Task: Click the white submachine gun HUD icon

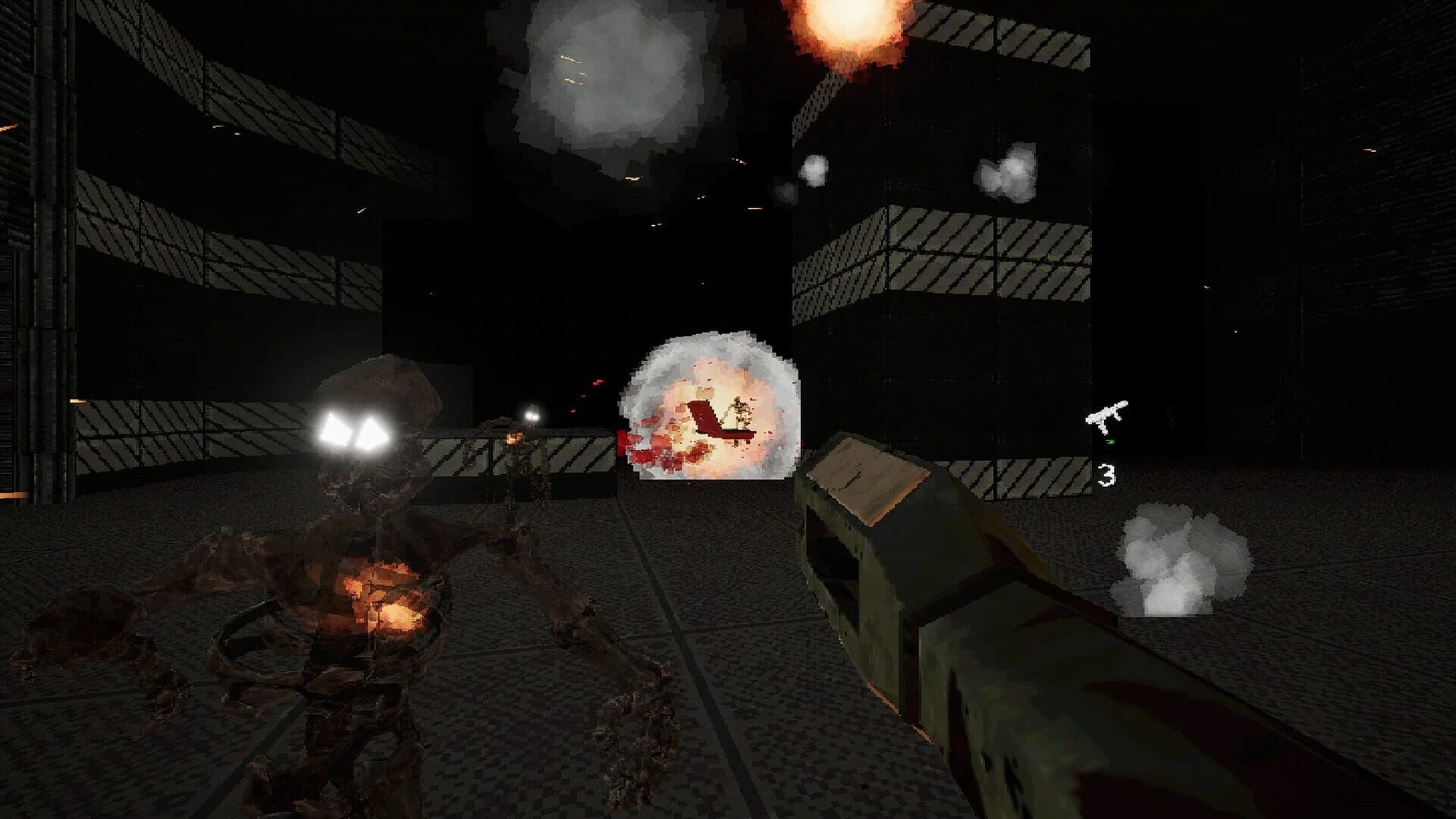Action: pos(1106,414)
